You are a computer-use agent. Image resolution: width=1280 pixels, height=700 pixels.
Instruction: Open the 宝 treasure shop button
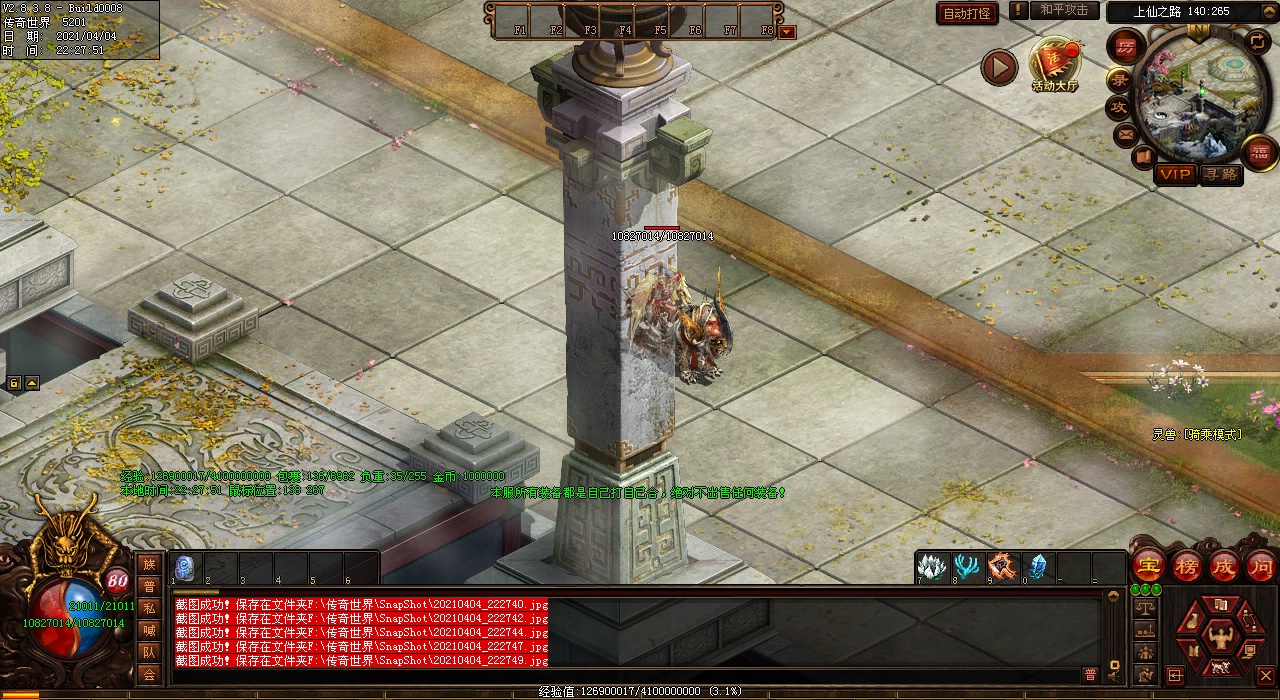click(1148, 564)
